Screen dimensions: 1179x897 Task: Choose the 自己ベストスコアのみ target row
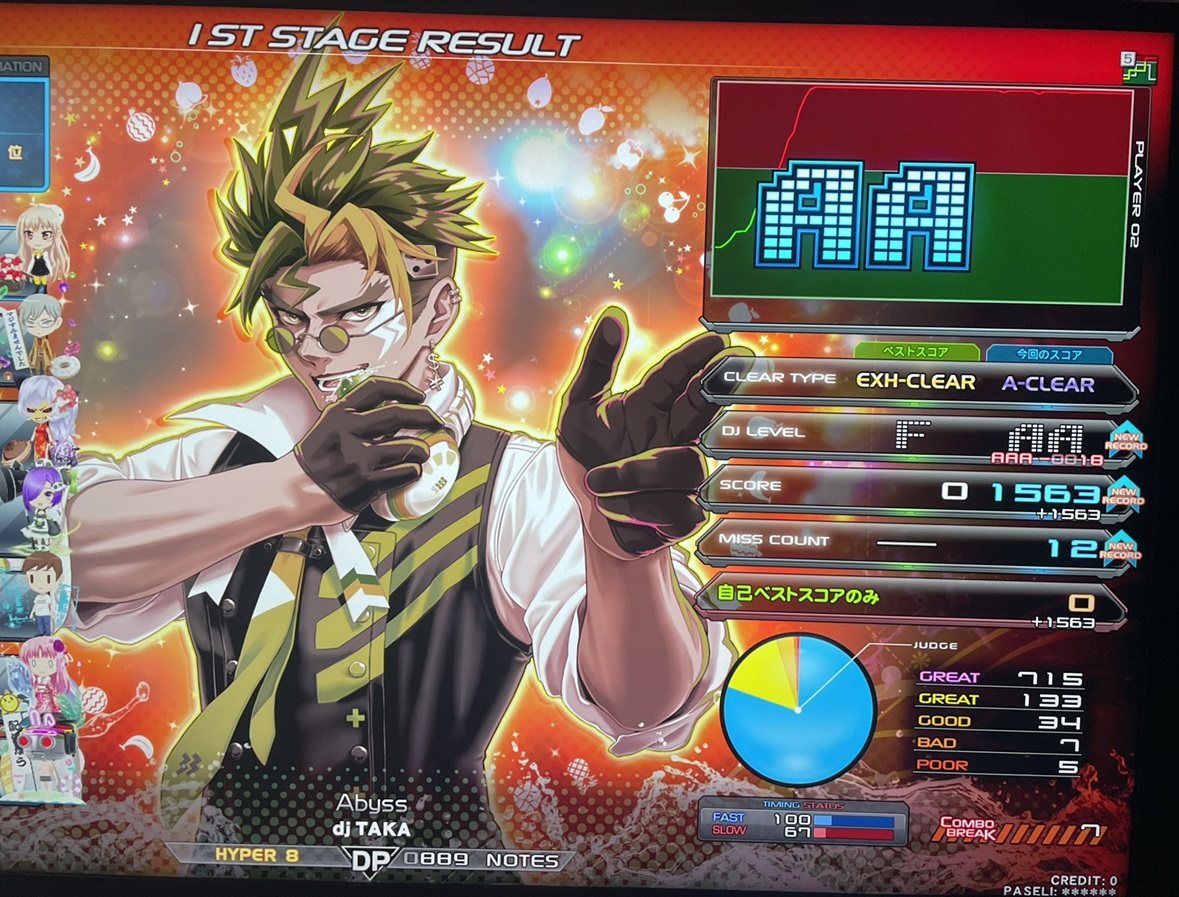click(909, 600)
